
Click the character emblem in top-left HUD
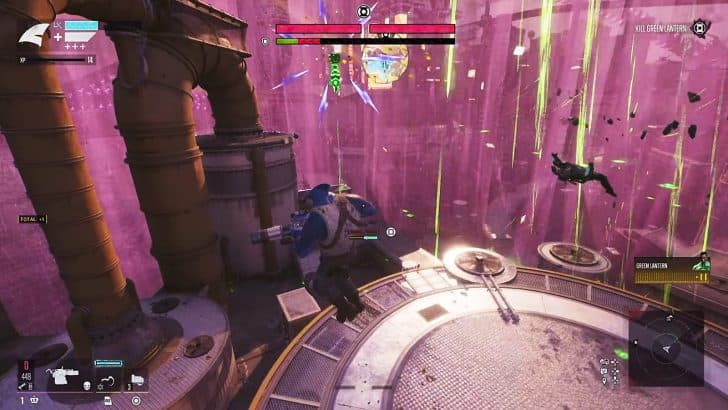33,34
